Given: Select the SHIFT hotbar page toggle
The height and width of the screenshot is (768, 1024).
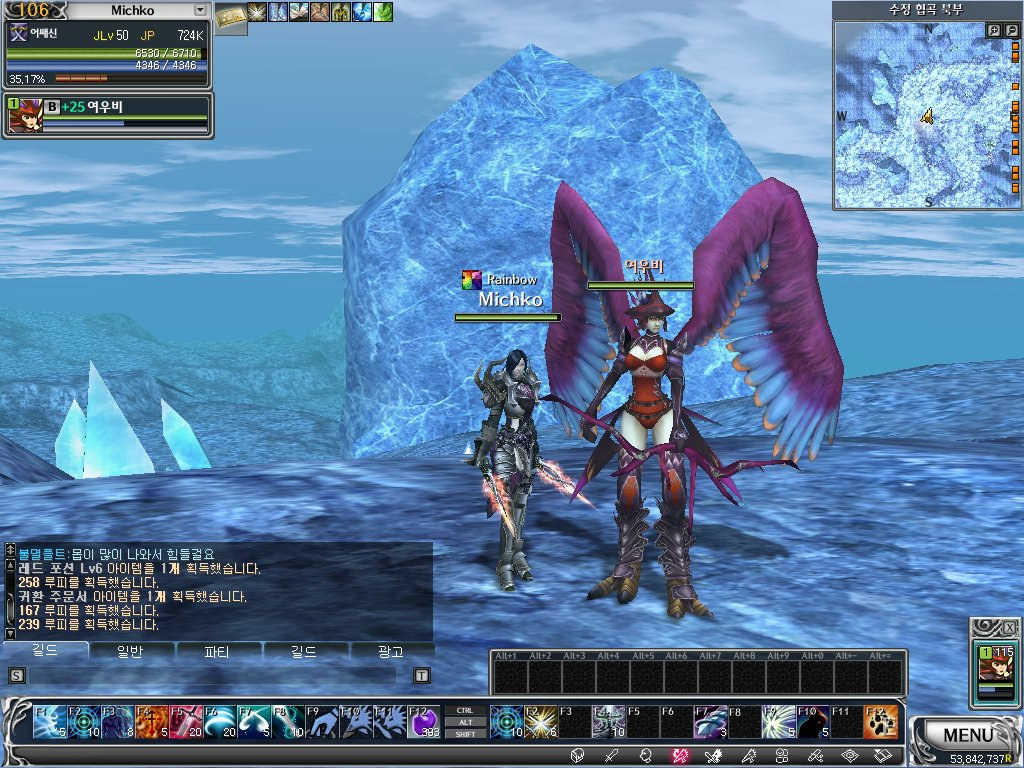Looking at the screenshot, I should [464, 734].
